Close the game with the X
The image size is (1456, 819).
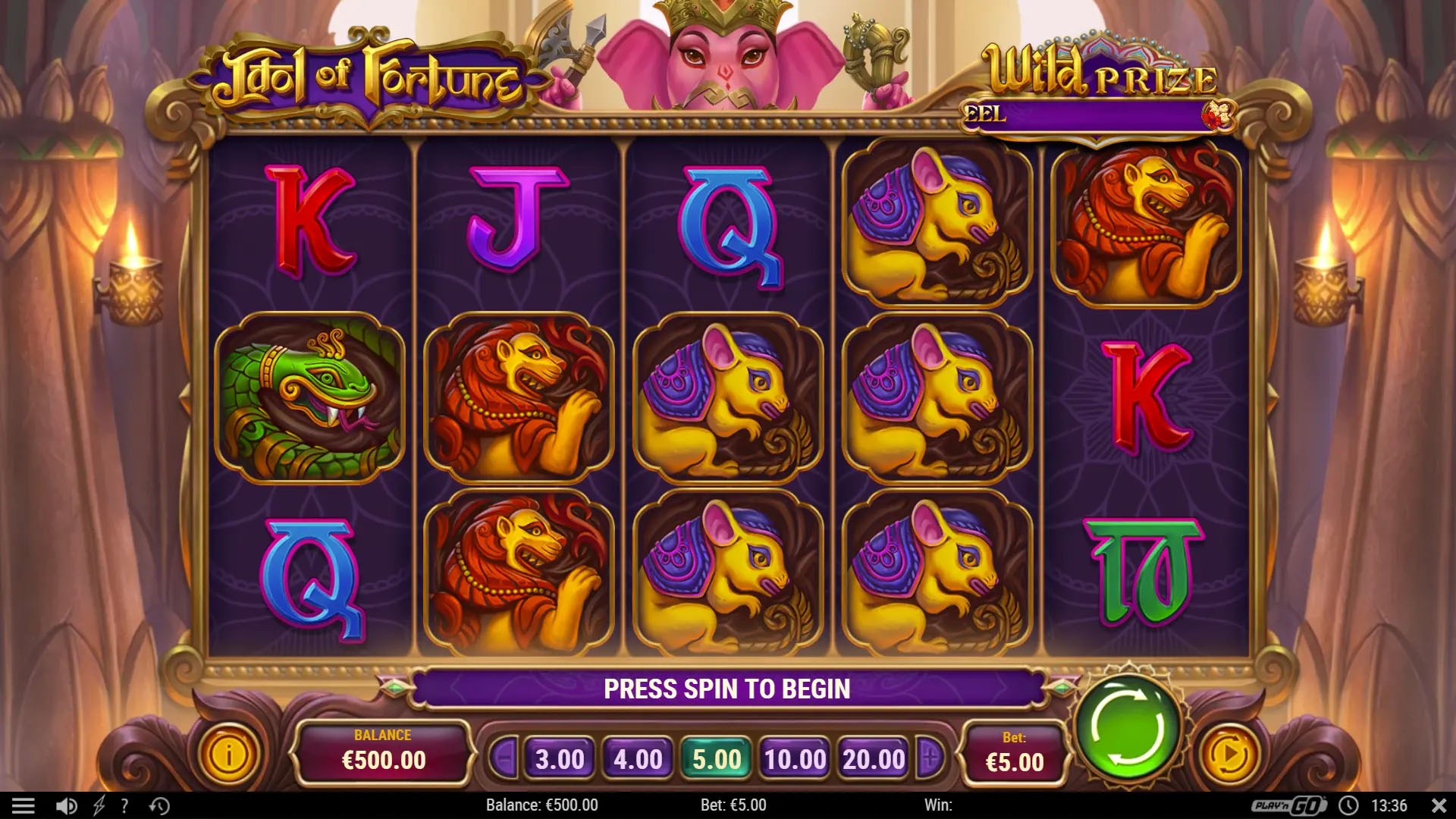[x=1439, y=805]
